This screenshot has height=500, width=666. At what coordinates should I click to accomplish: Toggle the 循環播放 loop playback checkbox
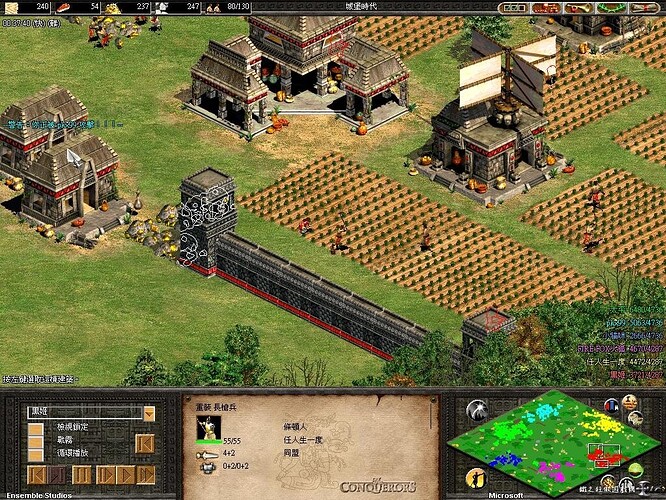36,454
